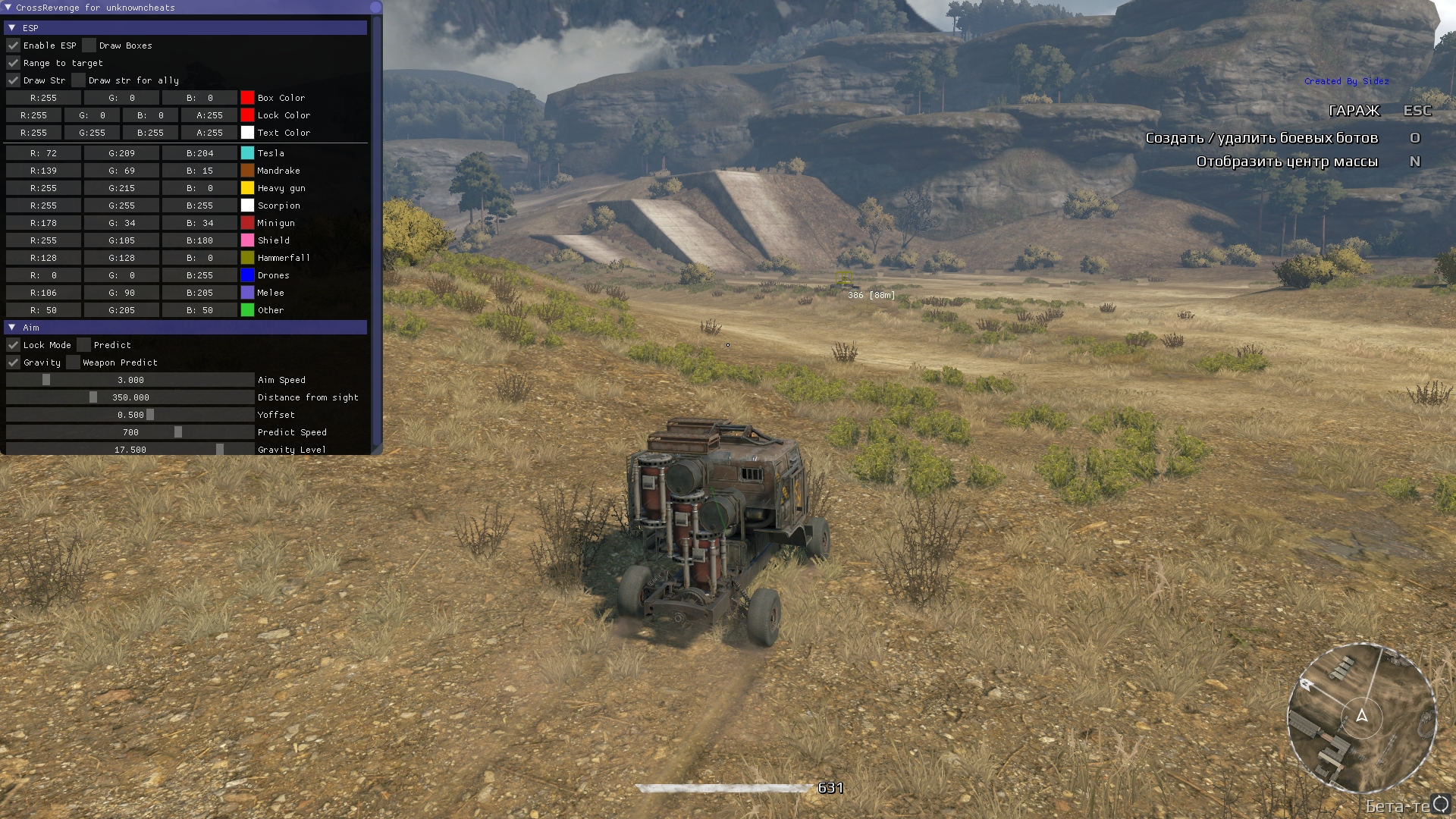The height and width of the screenshot is (819, 1456).
Task: Enable the Weapon Predict checkbox
Action: pyautogui.click(x=73, y=362)
